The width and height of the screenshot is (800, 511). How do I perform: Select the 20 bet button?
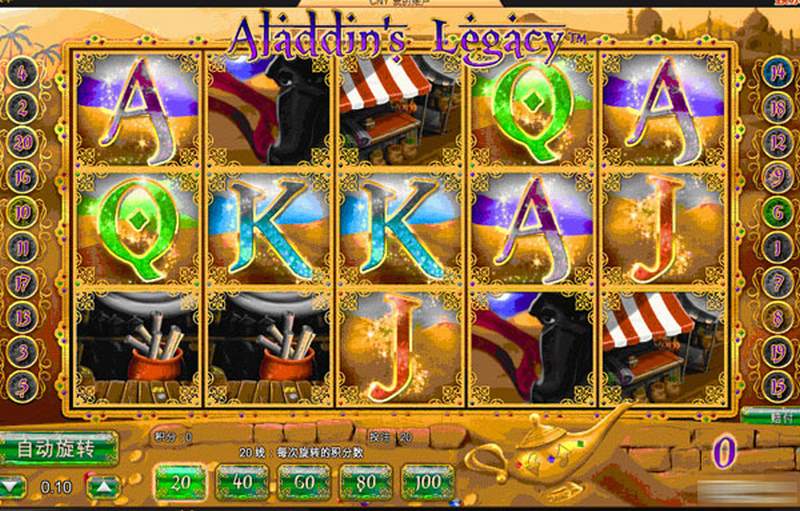tap(181, 482)
